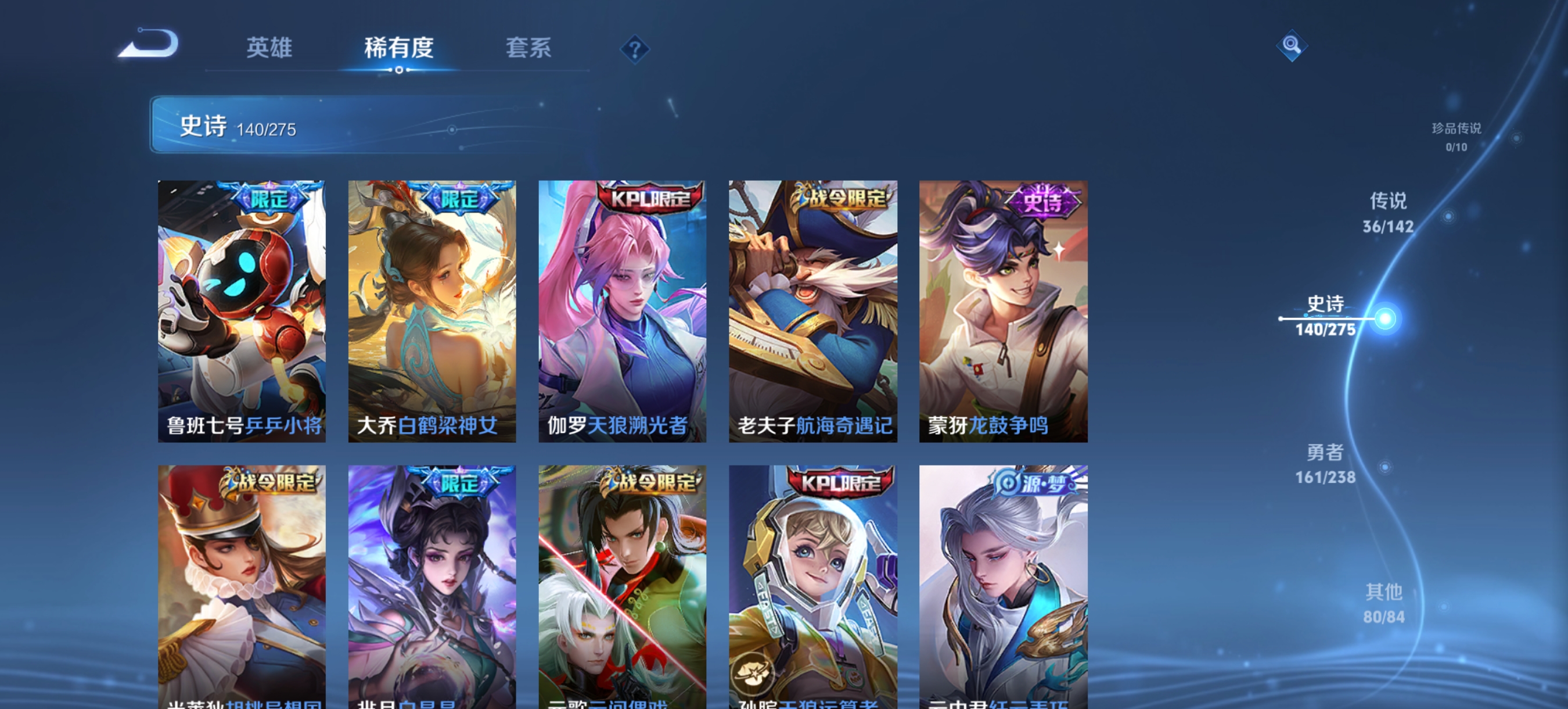This screenshot has height=709, width=1568.
Task: Switch to the 套系 tab
Action: (x=529, y=49)
